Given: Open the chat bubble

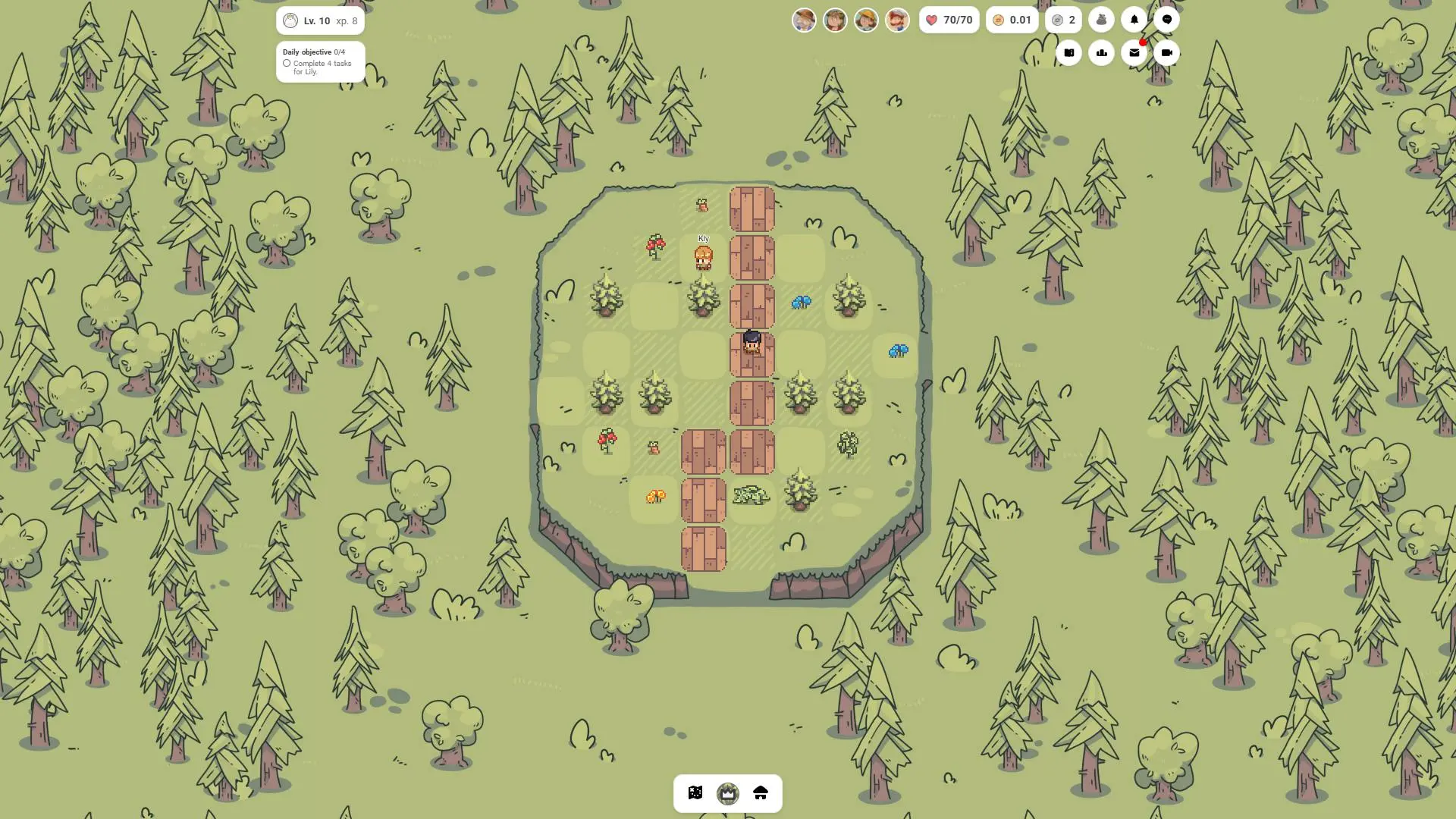Looking at the screenshot, I should tap(1166, 19).
